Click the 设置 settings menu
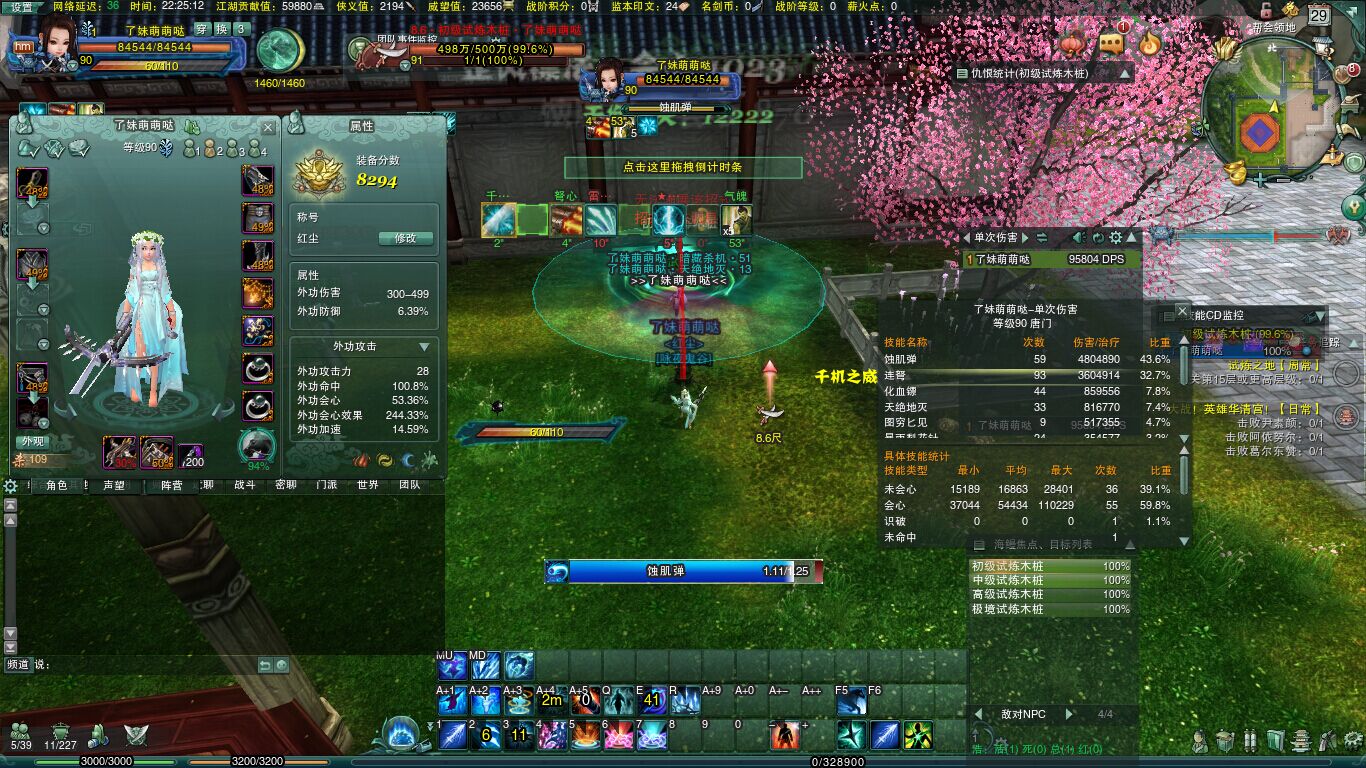 (22, 6)
